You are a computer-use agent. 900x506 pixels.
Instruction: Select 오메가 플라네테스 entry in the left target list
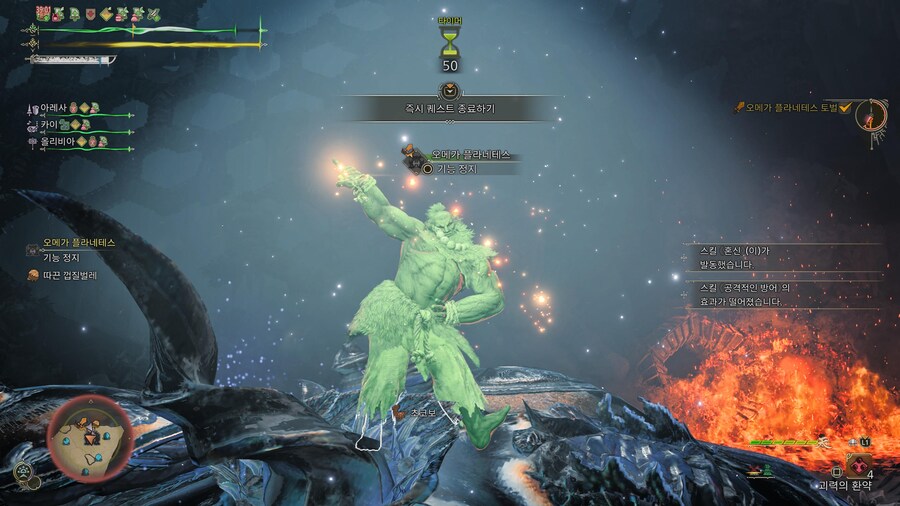[79, 243]
